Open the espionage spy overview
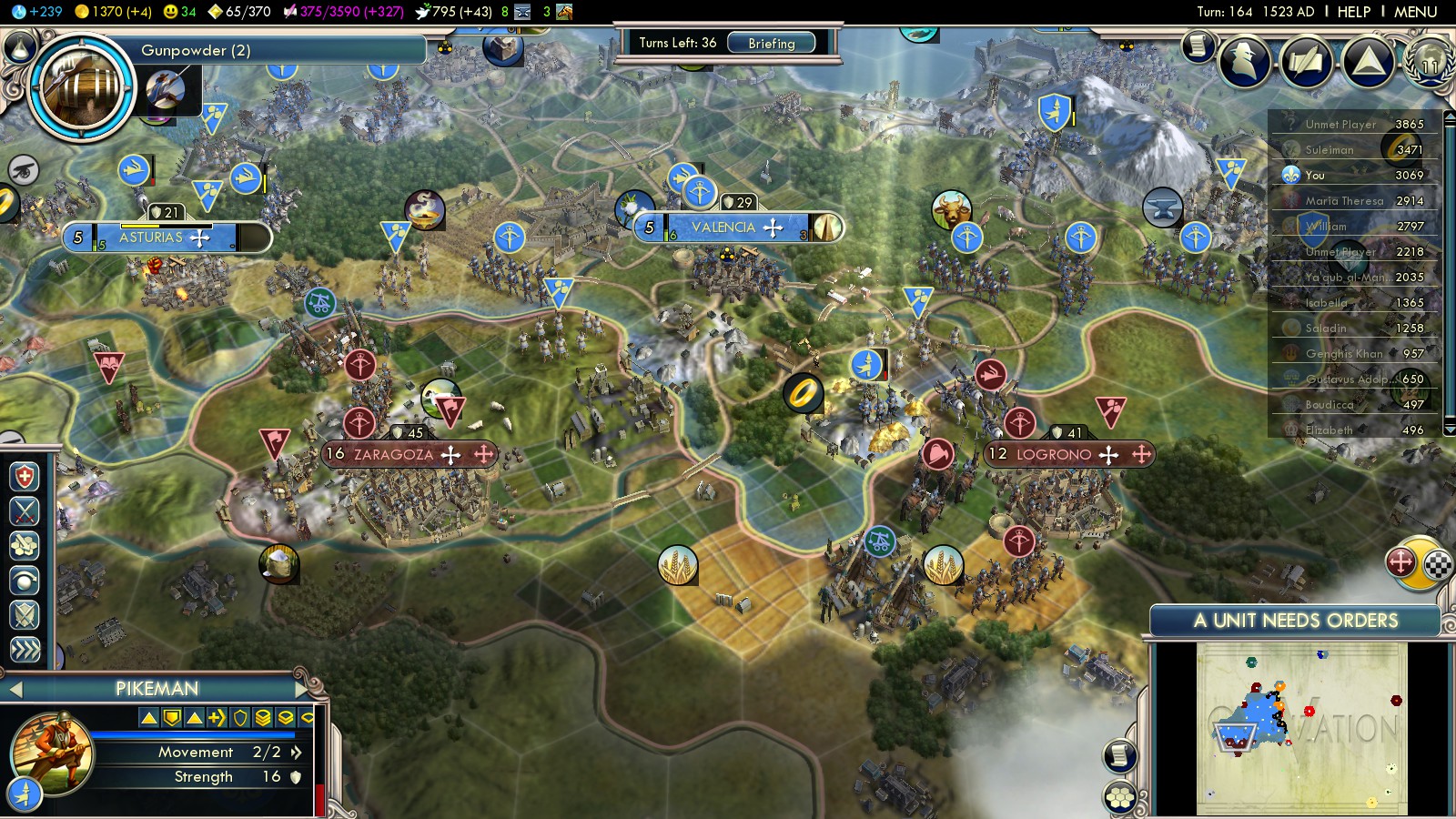The image size is (1456, 819). pos(1244,61)
